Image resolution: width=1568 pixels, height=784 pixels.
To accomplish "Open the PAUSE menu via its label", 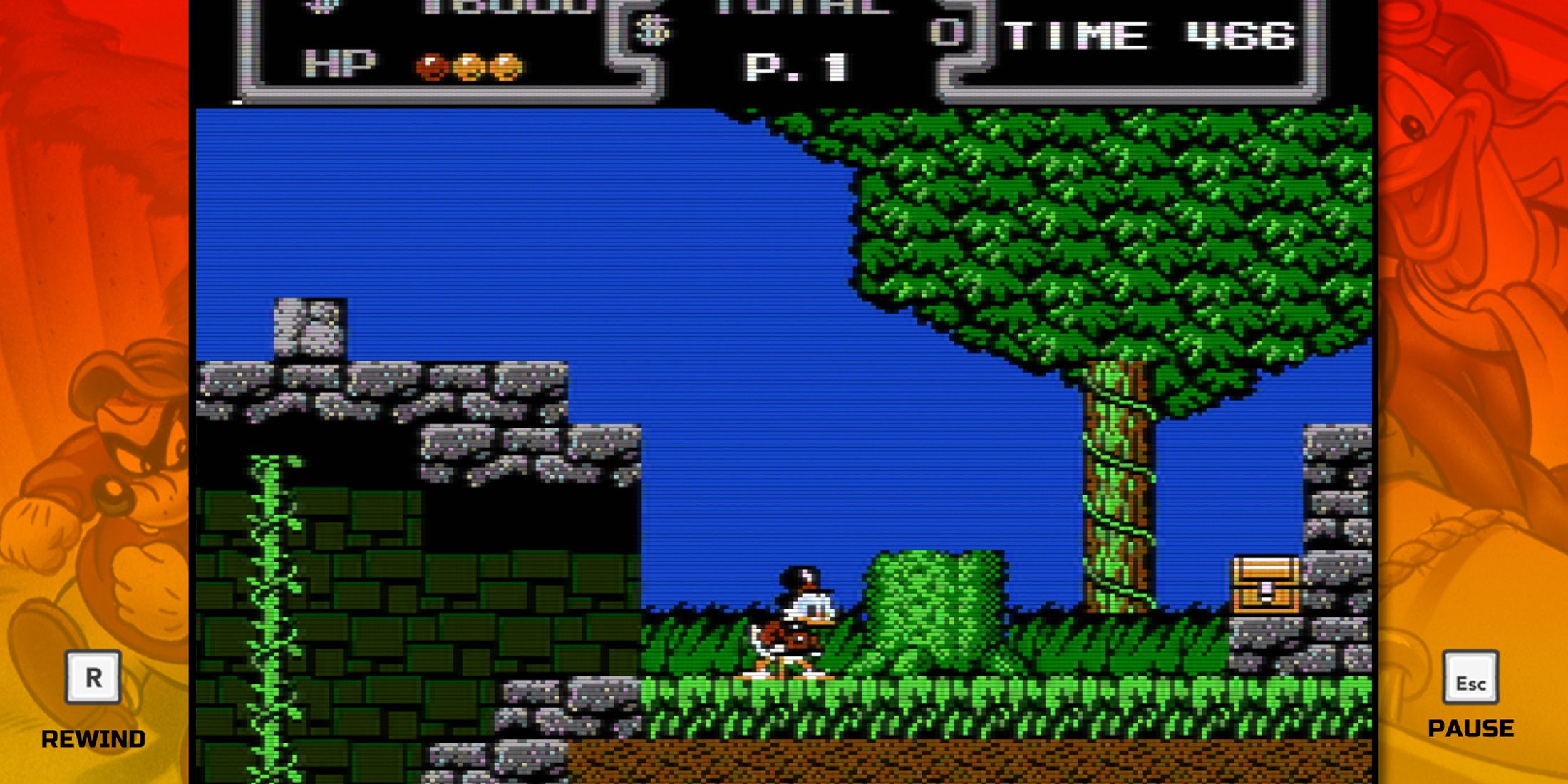I will [1471, 728].
